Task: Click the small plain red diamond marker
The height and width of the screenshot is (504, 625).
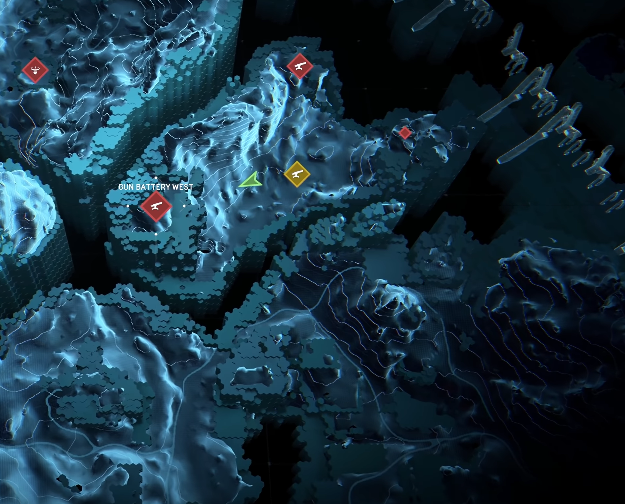Action: point(405,132)
